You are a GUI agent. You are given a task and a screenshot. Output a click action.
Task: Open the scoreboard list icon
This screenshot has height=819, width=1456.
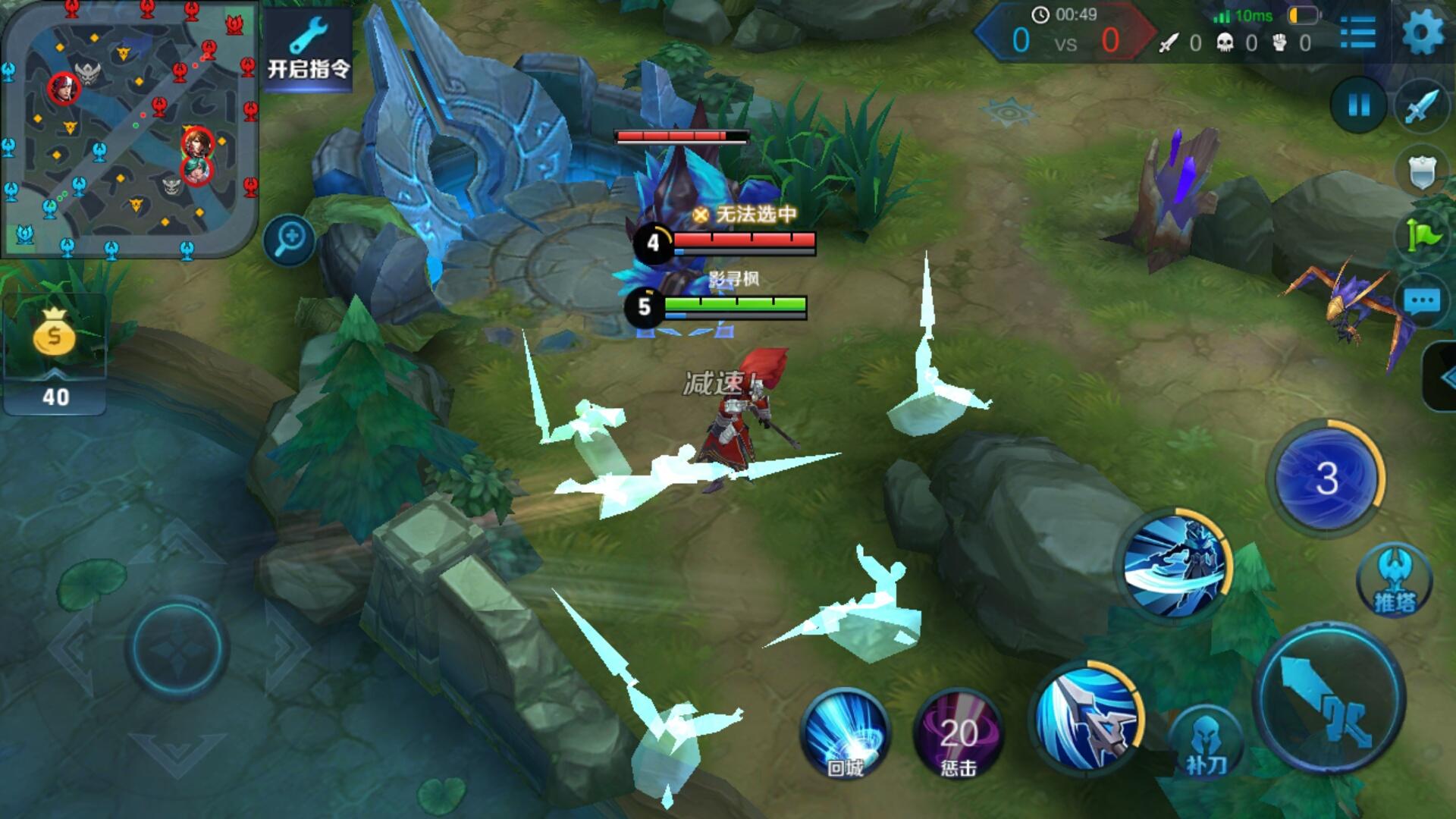click(1357, 33)
